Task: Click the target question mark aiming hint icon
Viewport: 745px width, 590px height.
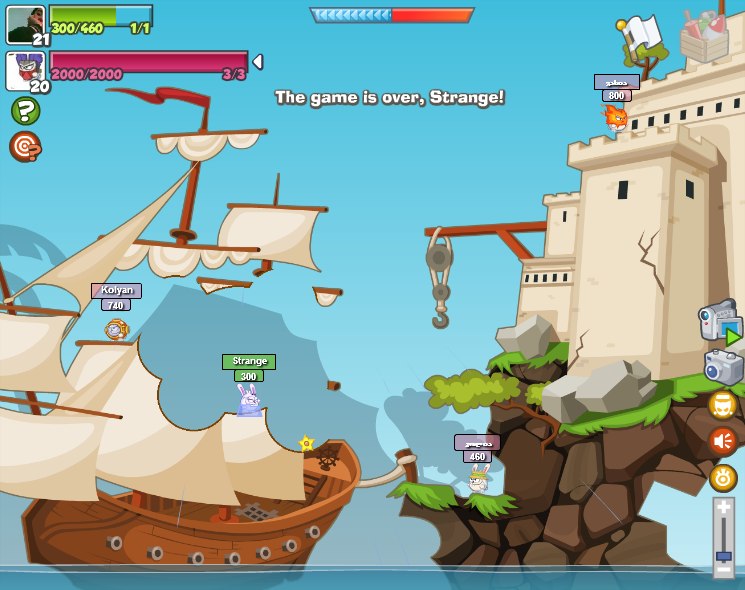Action: 24,146
